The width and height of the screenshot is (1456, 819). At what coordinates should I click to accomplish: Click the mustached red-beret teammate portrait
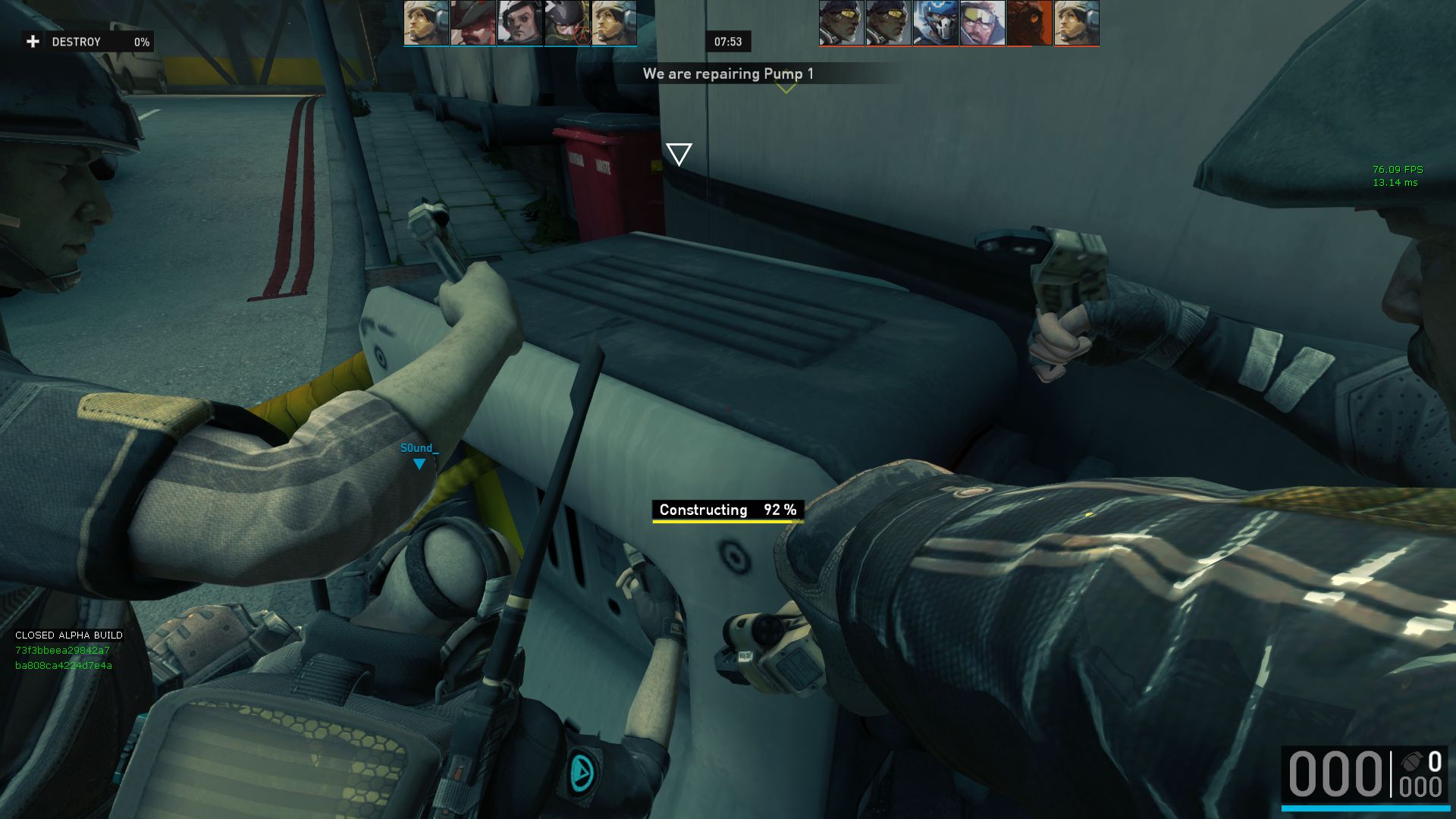(473, 24)
